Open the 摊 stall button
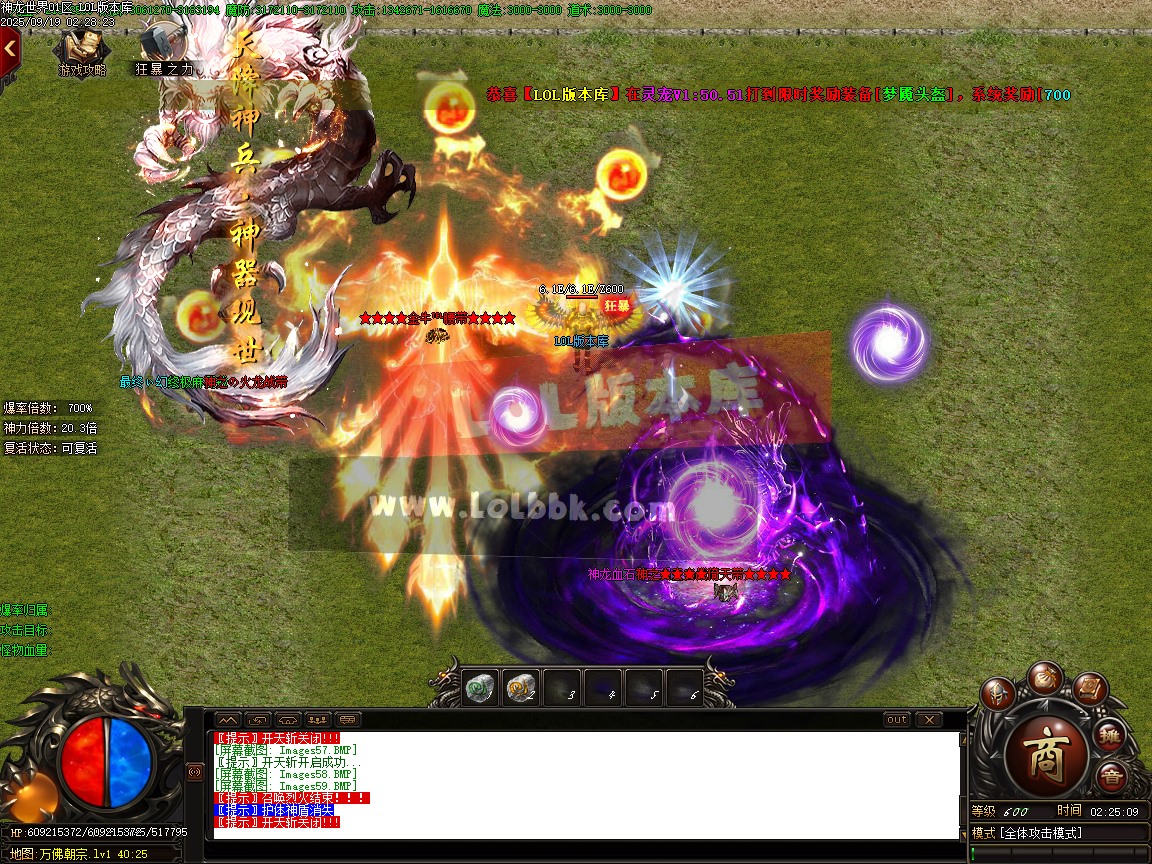The width and height of the screenshot is (1152, 864). (x=1110, y=736)
